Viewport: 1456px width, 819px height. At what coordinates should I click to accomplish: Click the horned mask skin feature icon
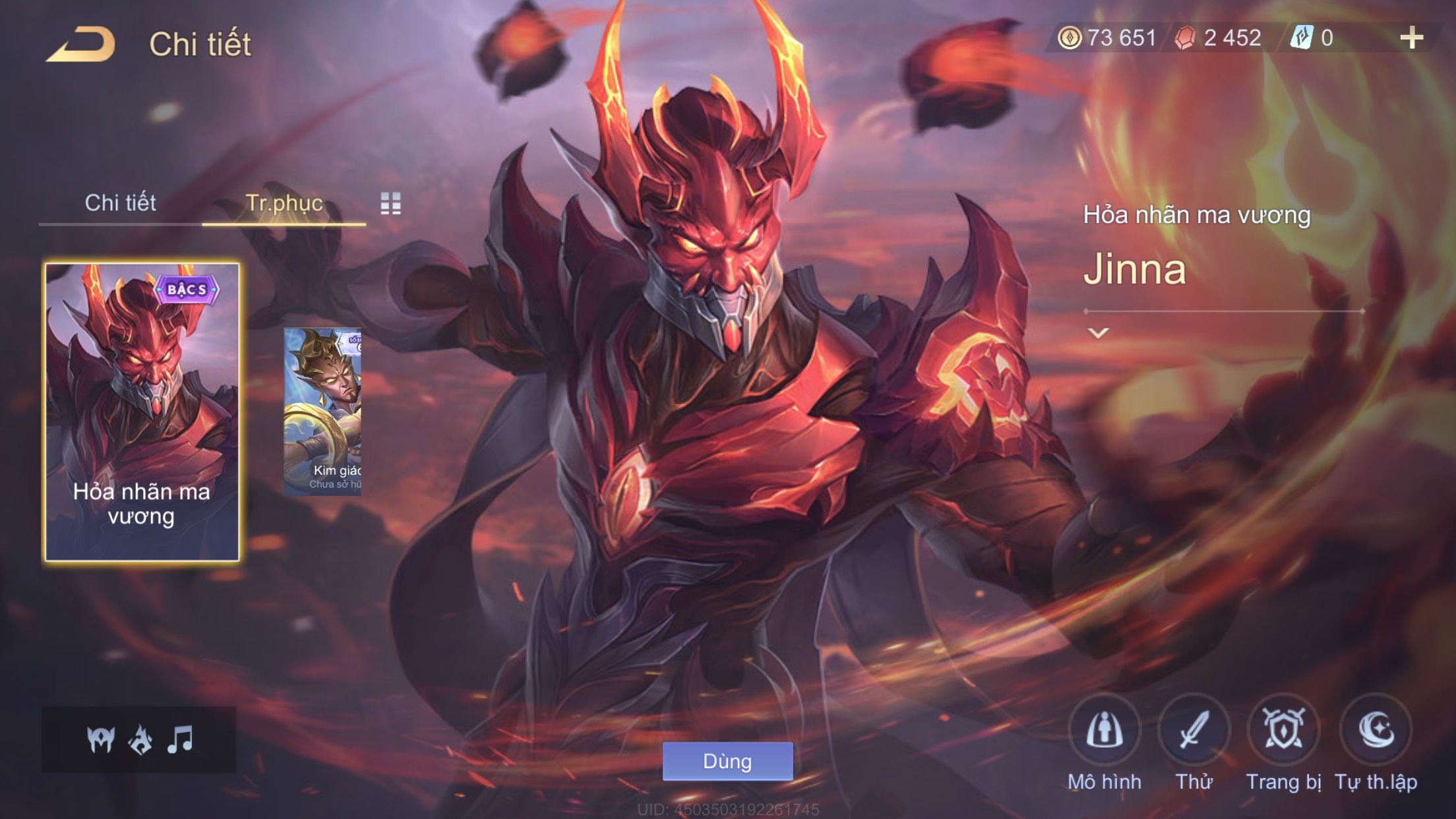tap(101, 739)
